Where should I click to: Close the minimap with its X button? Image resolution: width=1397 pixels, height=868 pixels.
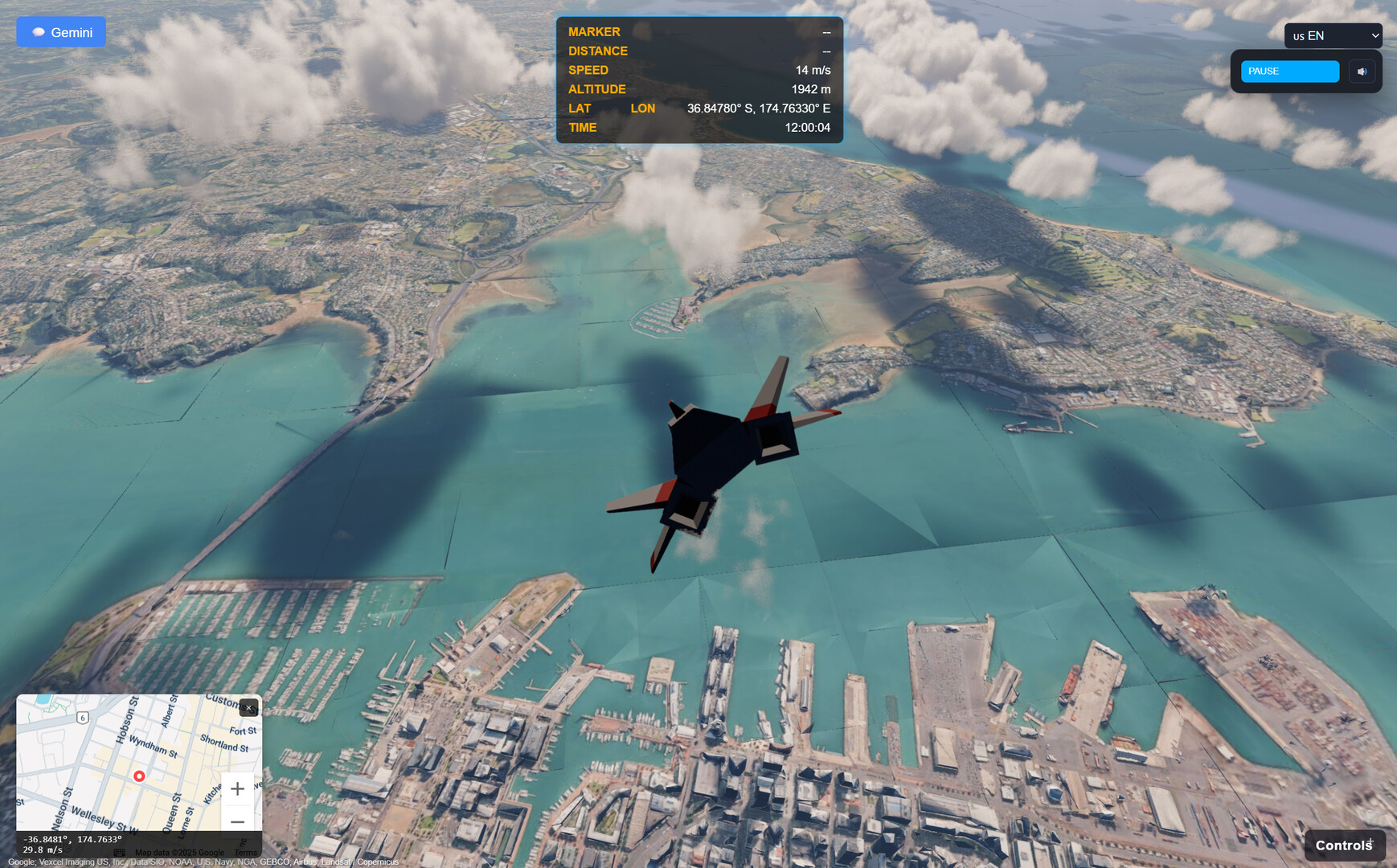tap(249, 708)
